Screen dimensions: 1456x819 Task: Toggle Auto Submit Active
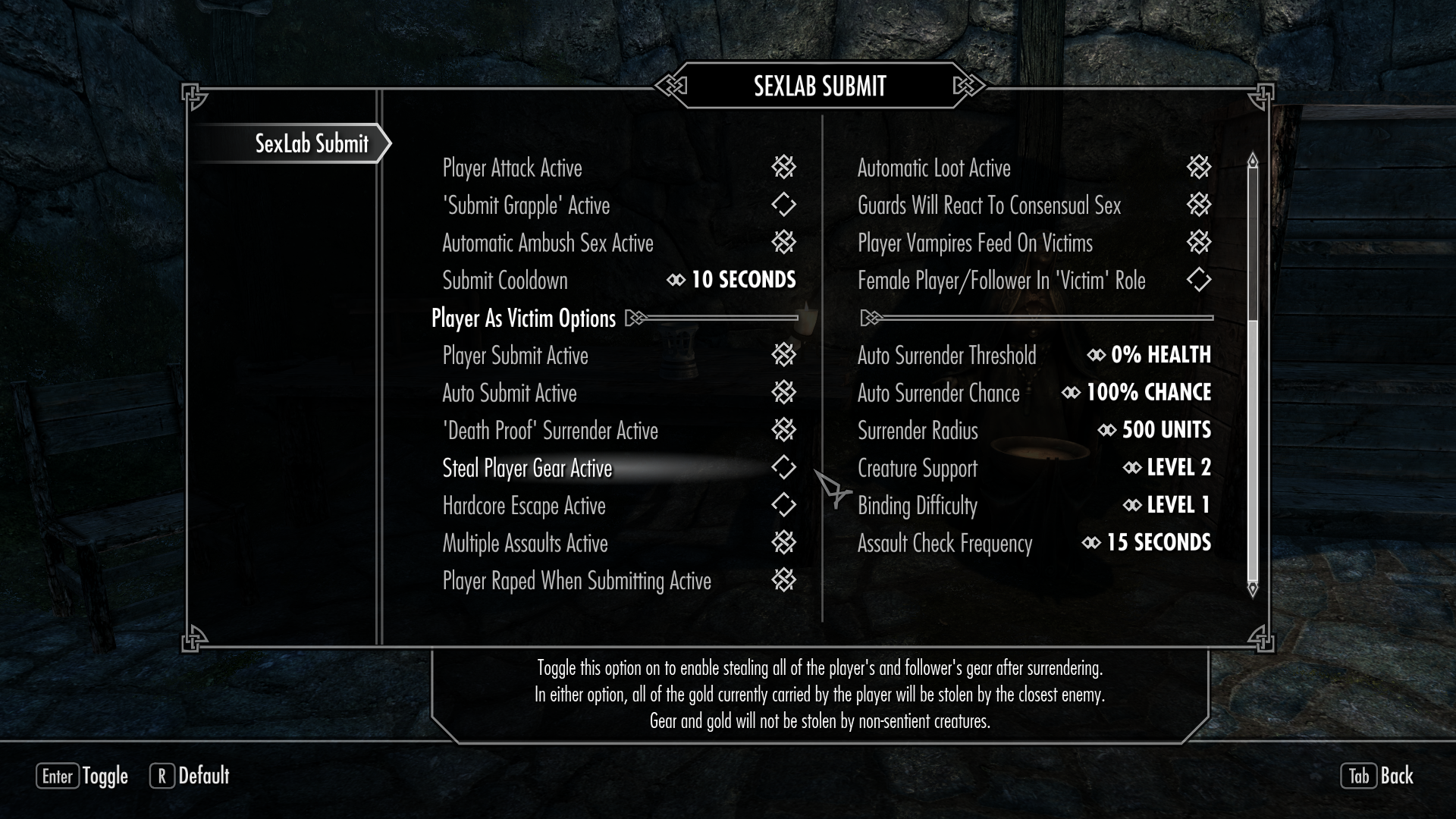[x=783, y=392]
